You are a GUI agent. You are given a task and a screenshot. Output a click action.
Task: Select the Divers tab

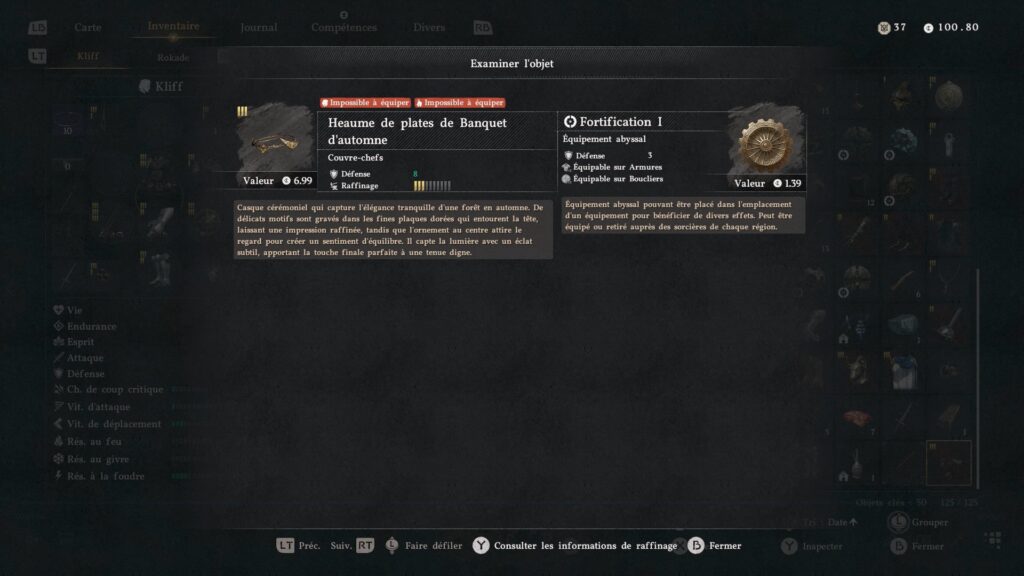tap(429, 27)
